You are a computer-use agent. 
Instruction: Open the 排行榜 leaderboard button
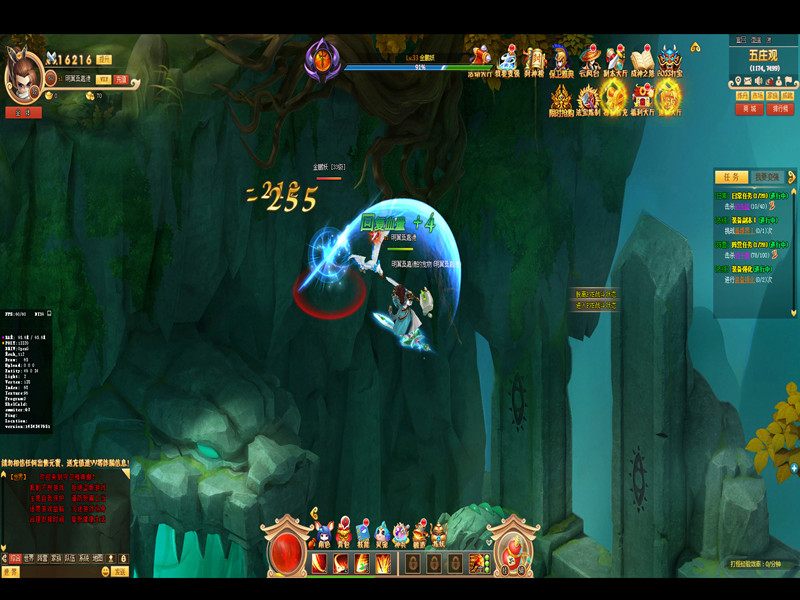click(x=779, y=108)
